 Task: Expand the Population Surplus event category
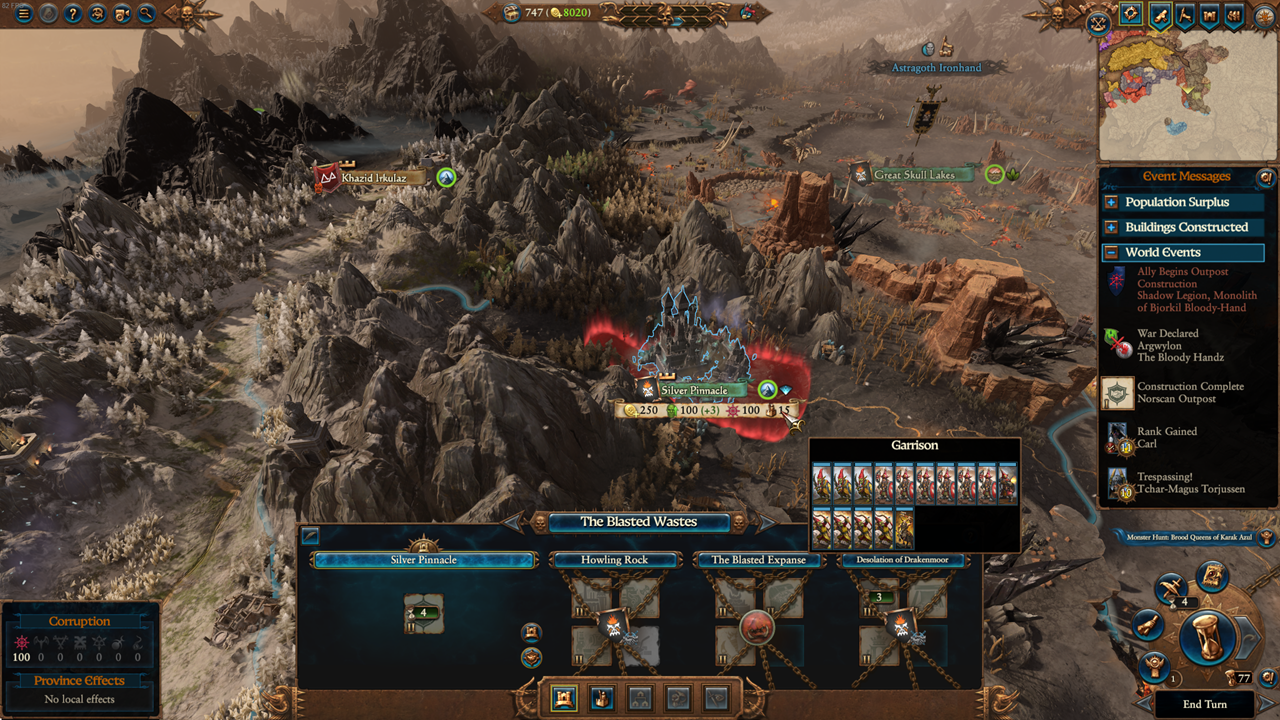click(x=1182, y=202)
